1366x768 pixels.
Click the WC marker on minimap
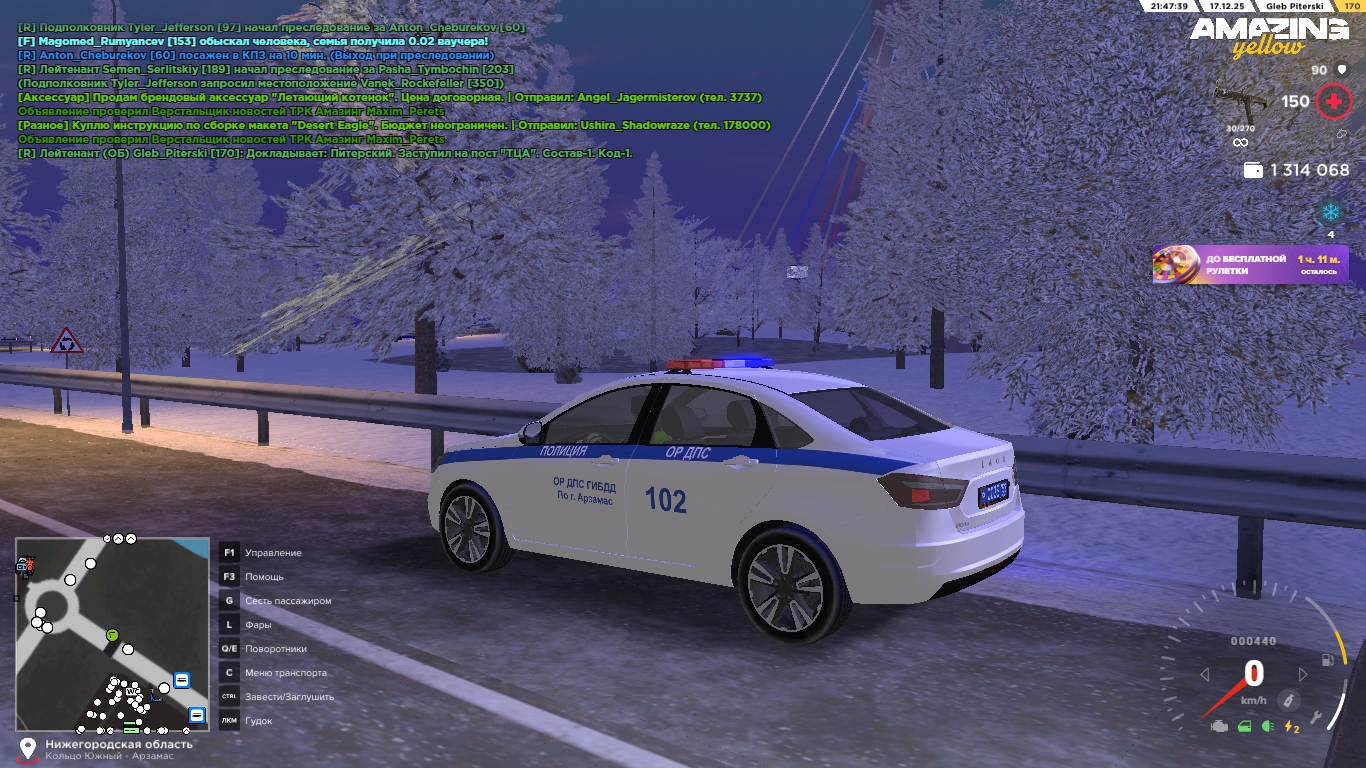[132, 691]
